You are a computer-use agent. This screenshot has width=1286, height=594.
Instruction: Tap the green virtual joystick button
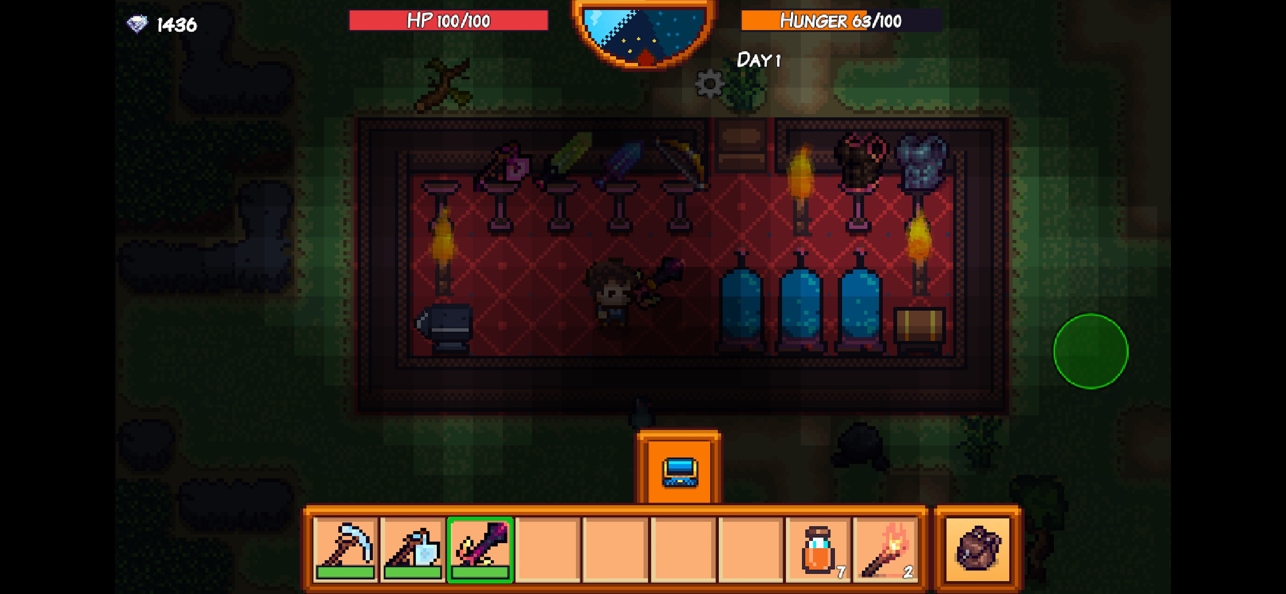[1090, 351]
